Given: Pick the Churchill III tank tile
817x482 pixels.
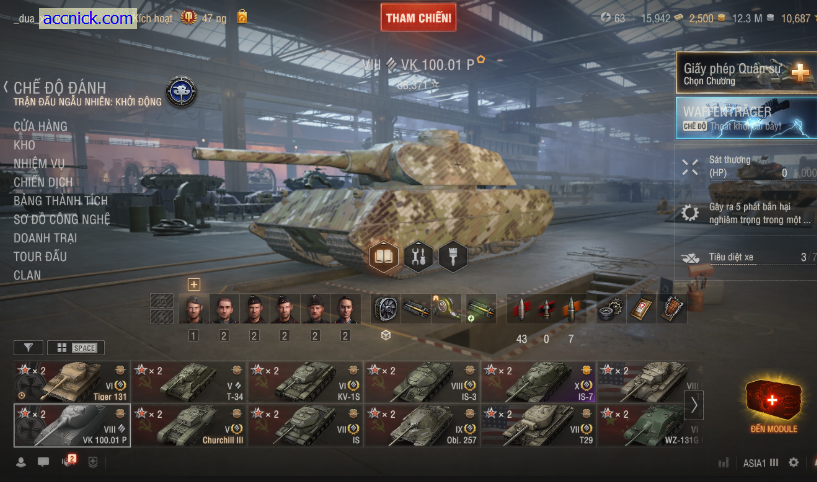Looking at the screenshot, I should coord(189,424).
